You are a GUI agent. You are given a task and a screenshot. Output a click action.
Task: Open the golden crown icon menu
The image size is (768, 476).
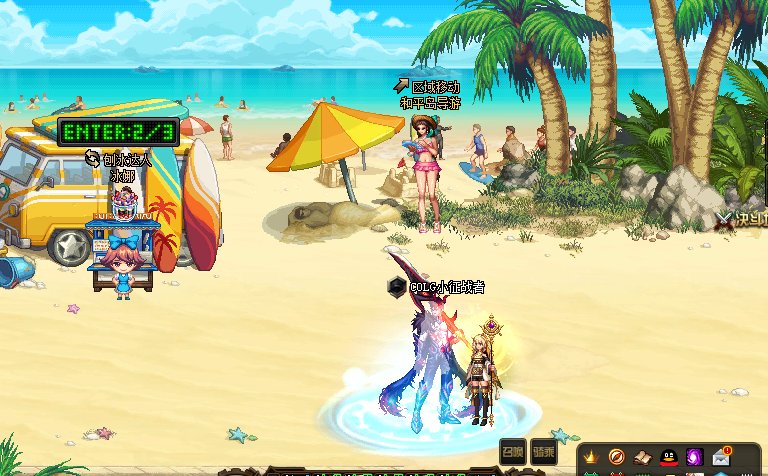(x=591, y=459)
